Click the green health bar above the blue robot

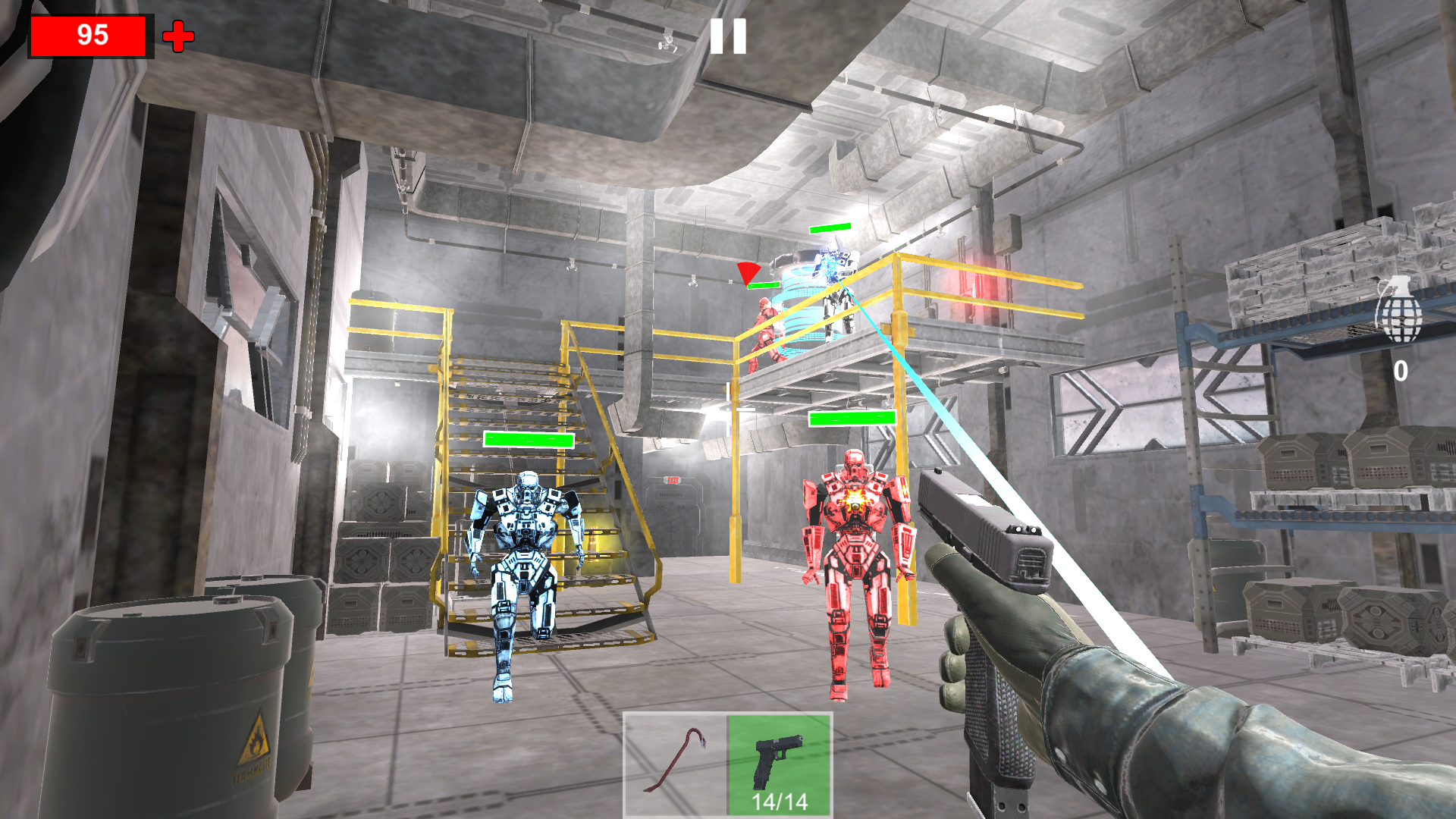coord(528,439)
